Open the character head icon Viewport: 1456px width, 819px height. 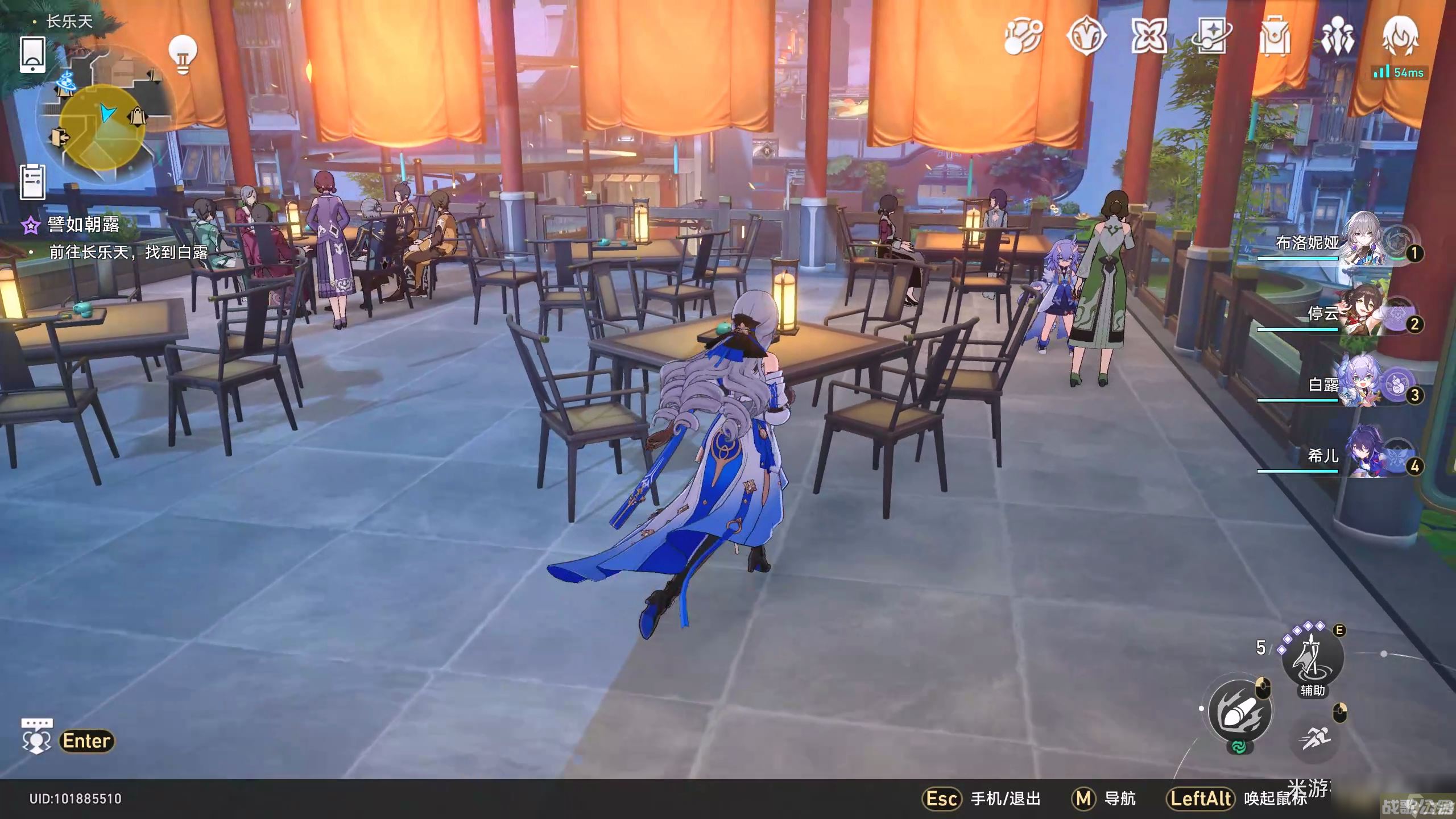(x=1400, y=36)
